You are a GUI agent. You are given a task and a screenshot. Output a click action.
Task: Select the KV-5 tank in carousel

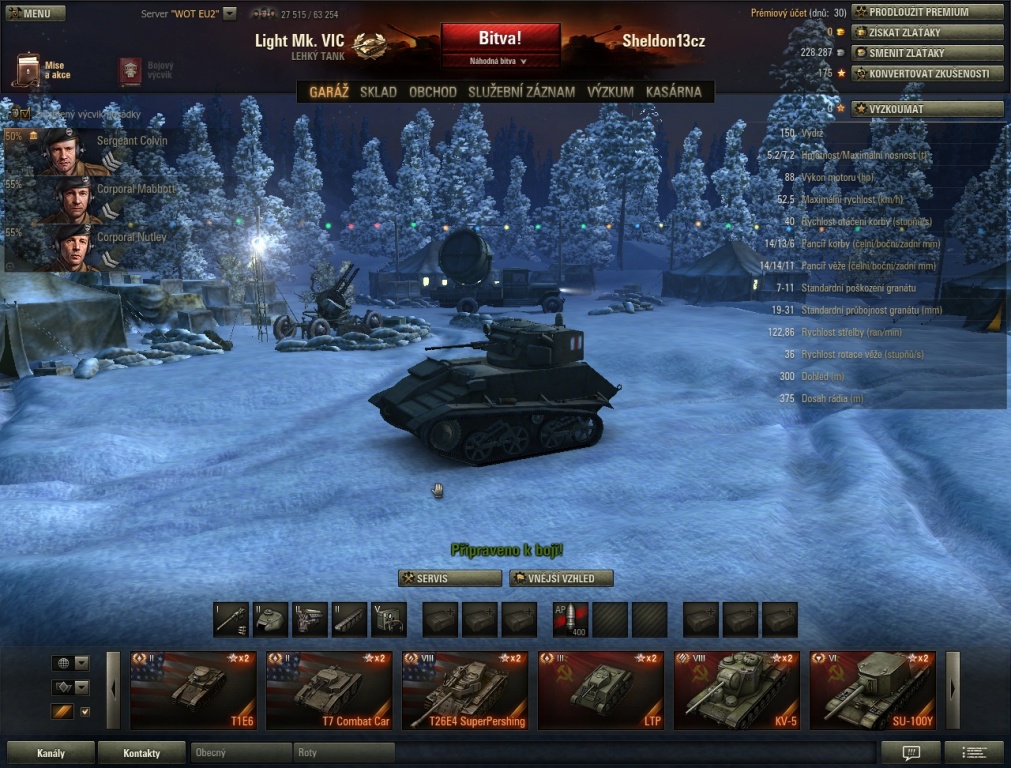pyautogui.click(x=736, y=690)
